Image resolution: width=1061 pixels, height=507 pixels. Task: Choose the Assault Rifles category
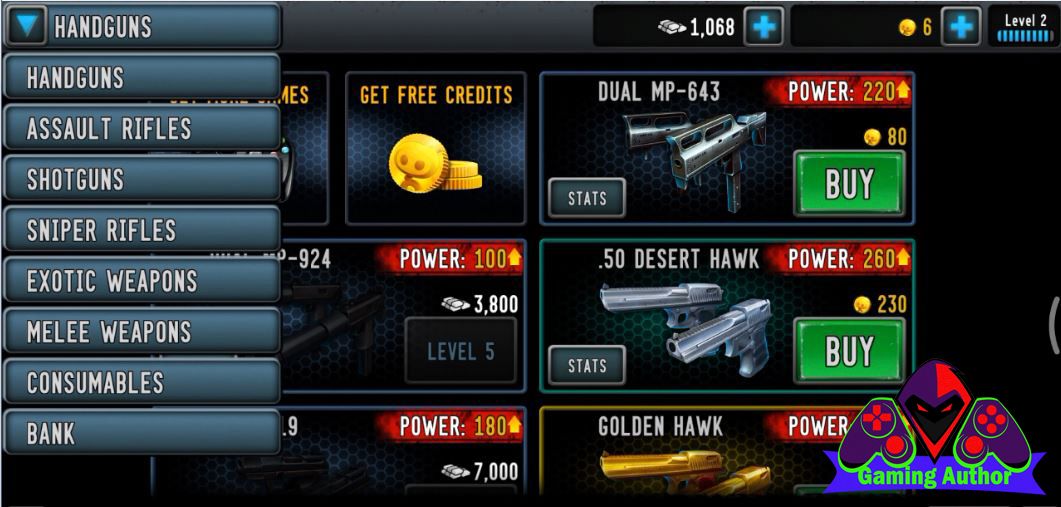tap(141, 129)
